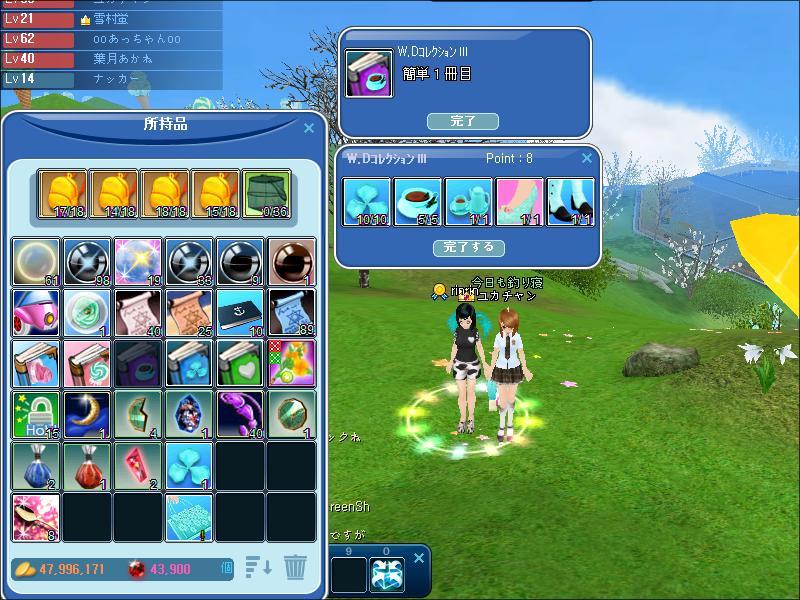Open the inventory trash can
800x600 pixels.
coord(295,567)
